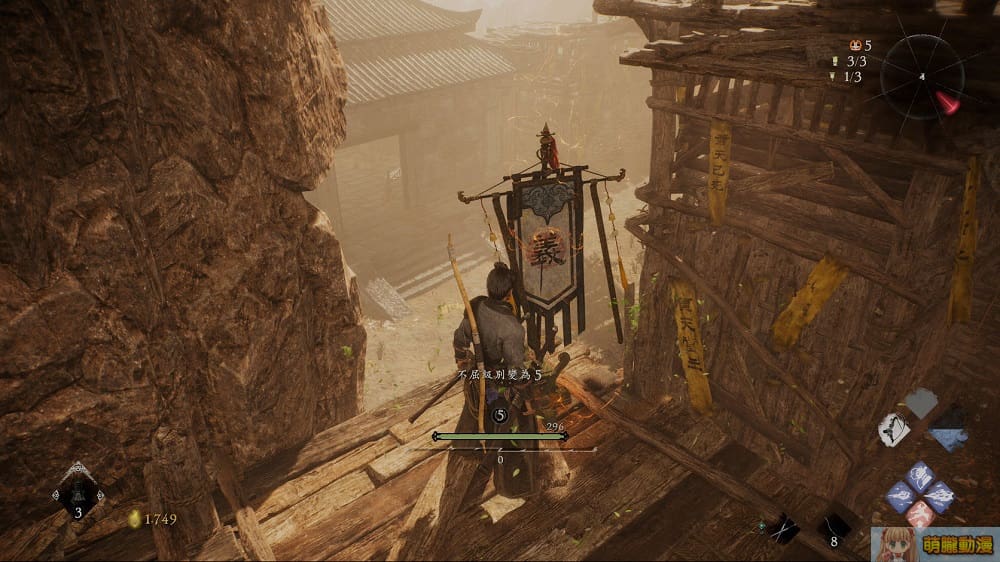Select the half-blue diamond quick slot
Image resolution: width=1000 pixels, height=562 pixels.
(x=947, y=429)
